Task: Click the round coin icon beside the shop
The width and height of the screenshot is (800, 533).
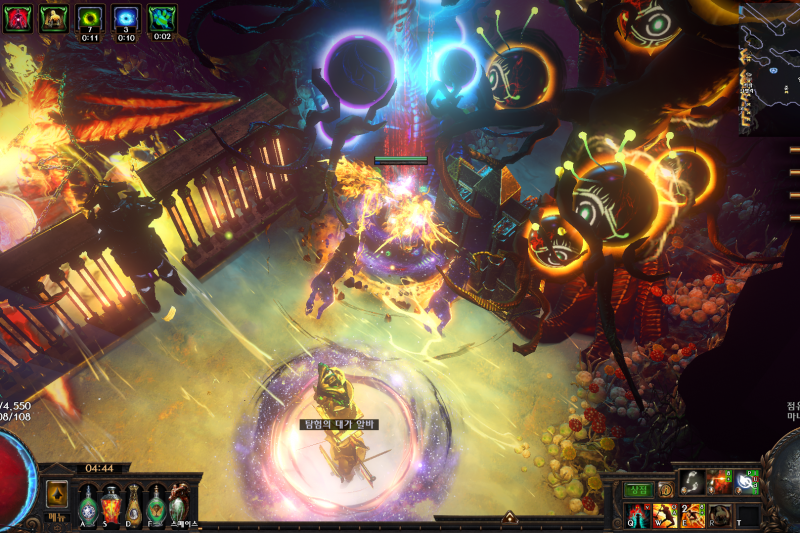Action: (x=665, y=490)
